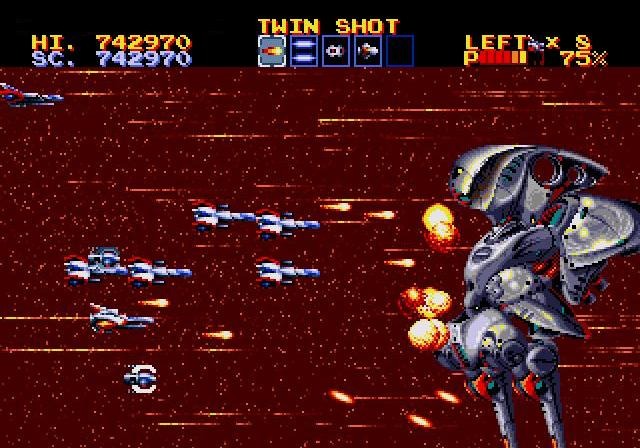Pick the missile ship weapon icon
The width and height of the screenshot is (640, 448).
click(368, 51)
